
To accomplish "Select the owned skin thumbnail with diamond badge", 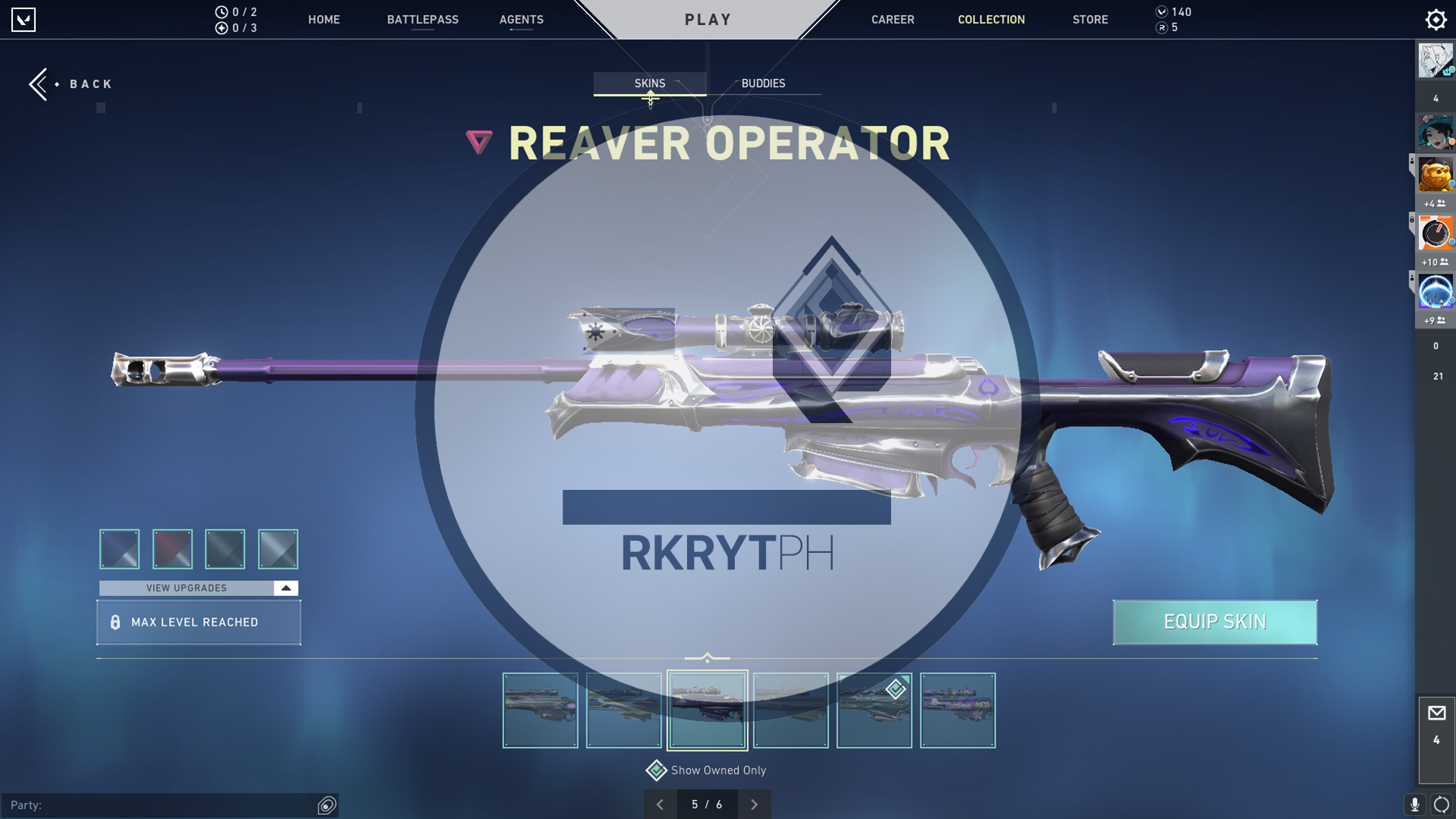I will (x=874, y=710).
